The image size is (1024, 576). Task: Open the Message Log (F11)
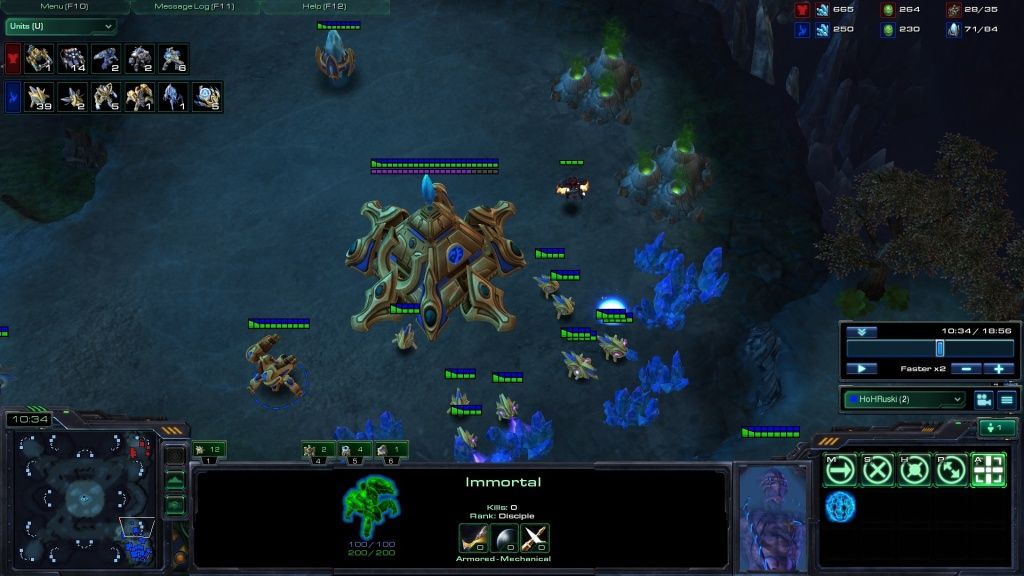[x=195, y=7]
